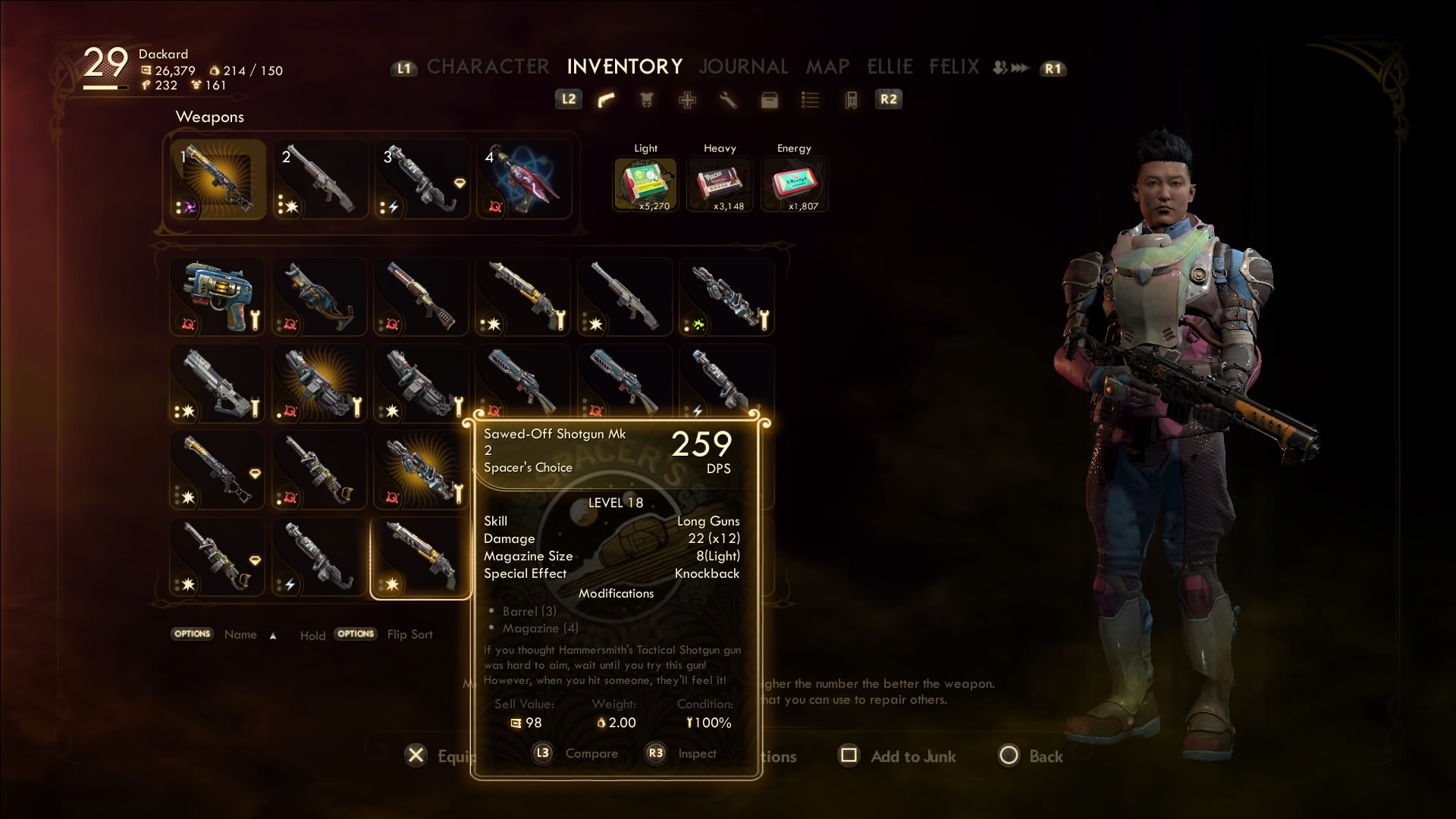
Task: Open the Character tab
Action: tap(488, 67)
